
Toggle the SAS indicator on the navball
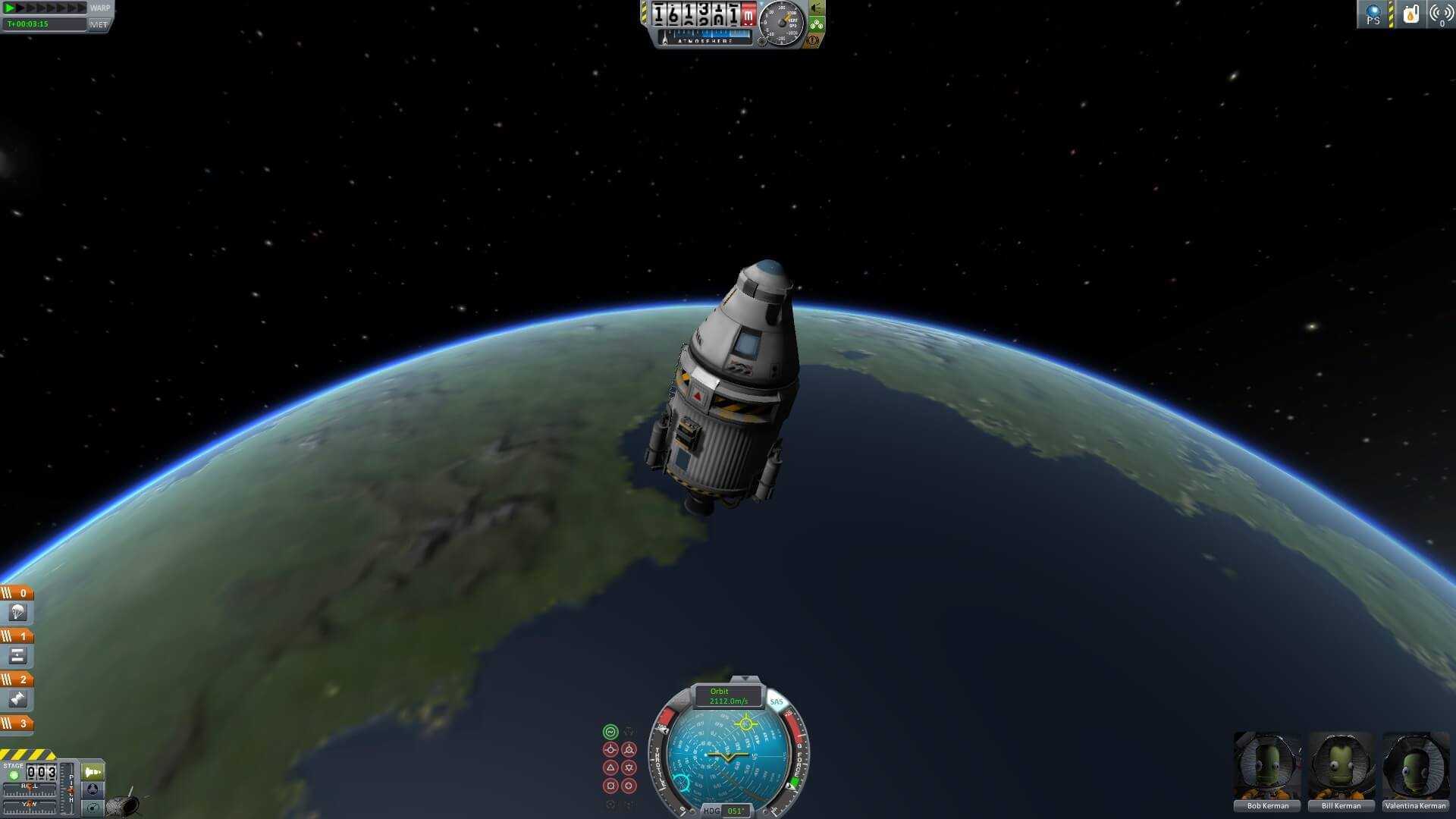click(x=776, y=701)
